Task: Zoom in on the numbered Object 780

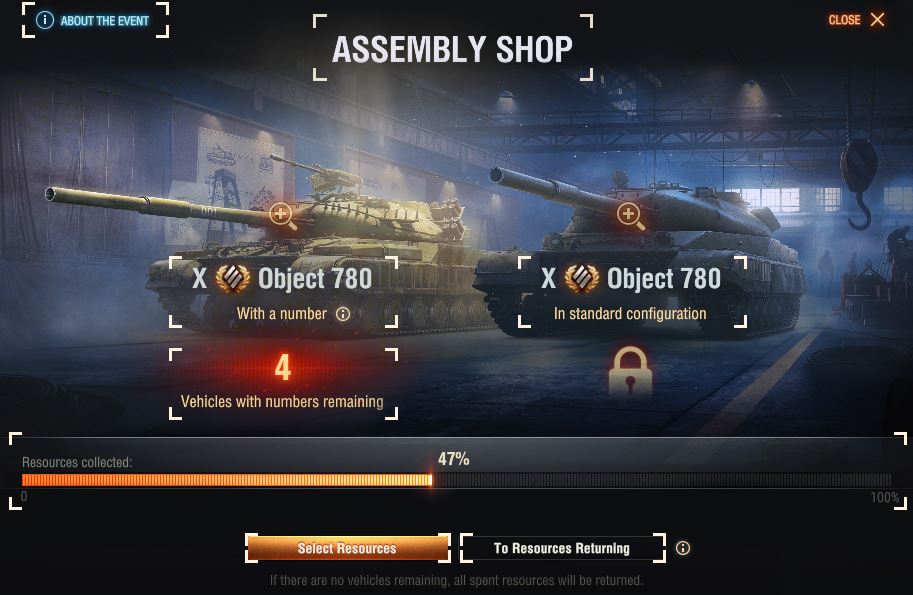Action: pyautogui.click(x=283, y=215)
